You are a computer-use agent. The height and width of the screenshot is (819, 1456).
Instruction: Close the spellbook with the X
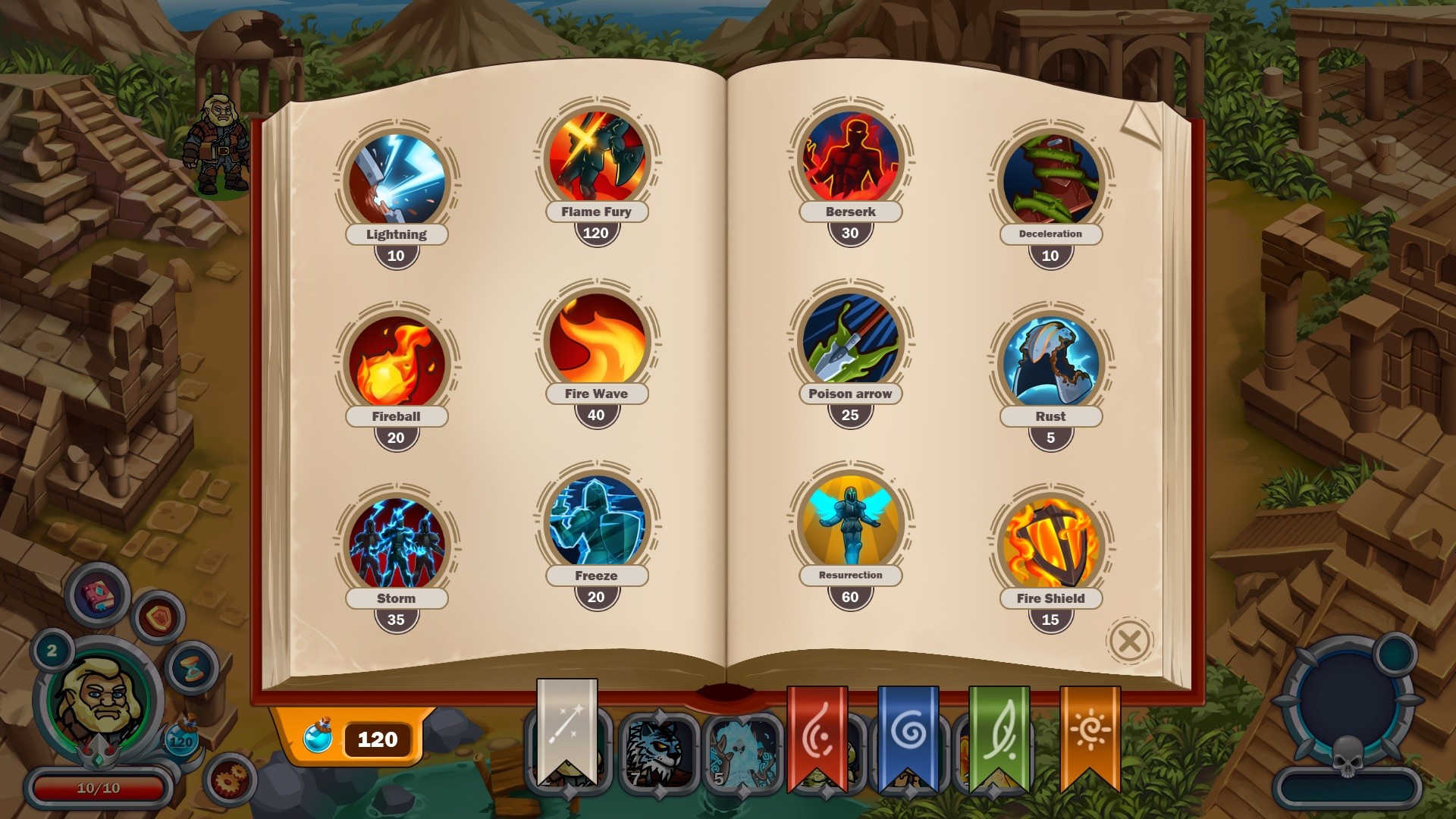1128,639
